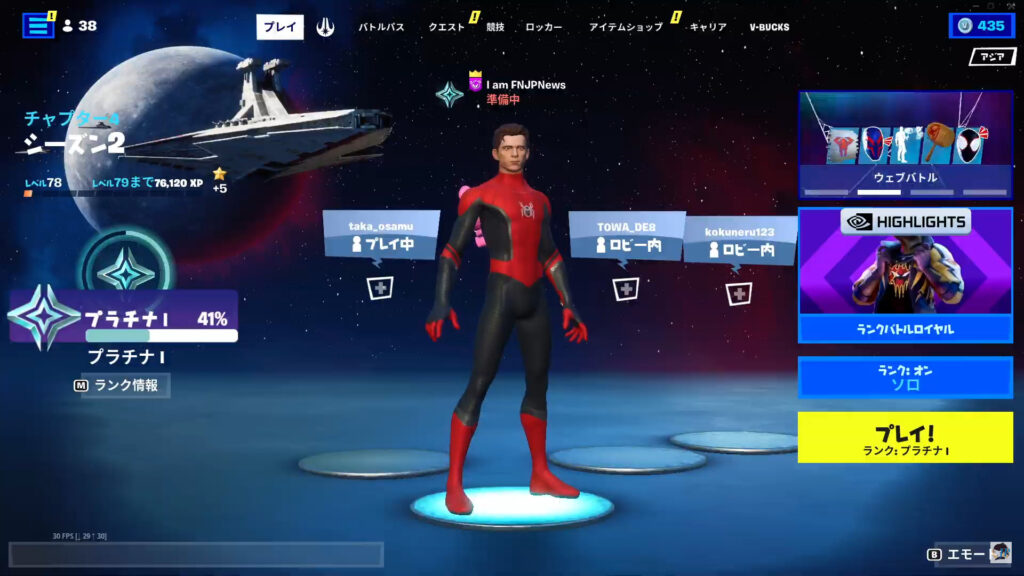View the ウェブバトル item shop banner
This screenshot has height=576, width=1024.
click(x=905, y=145)
